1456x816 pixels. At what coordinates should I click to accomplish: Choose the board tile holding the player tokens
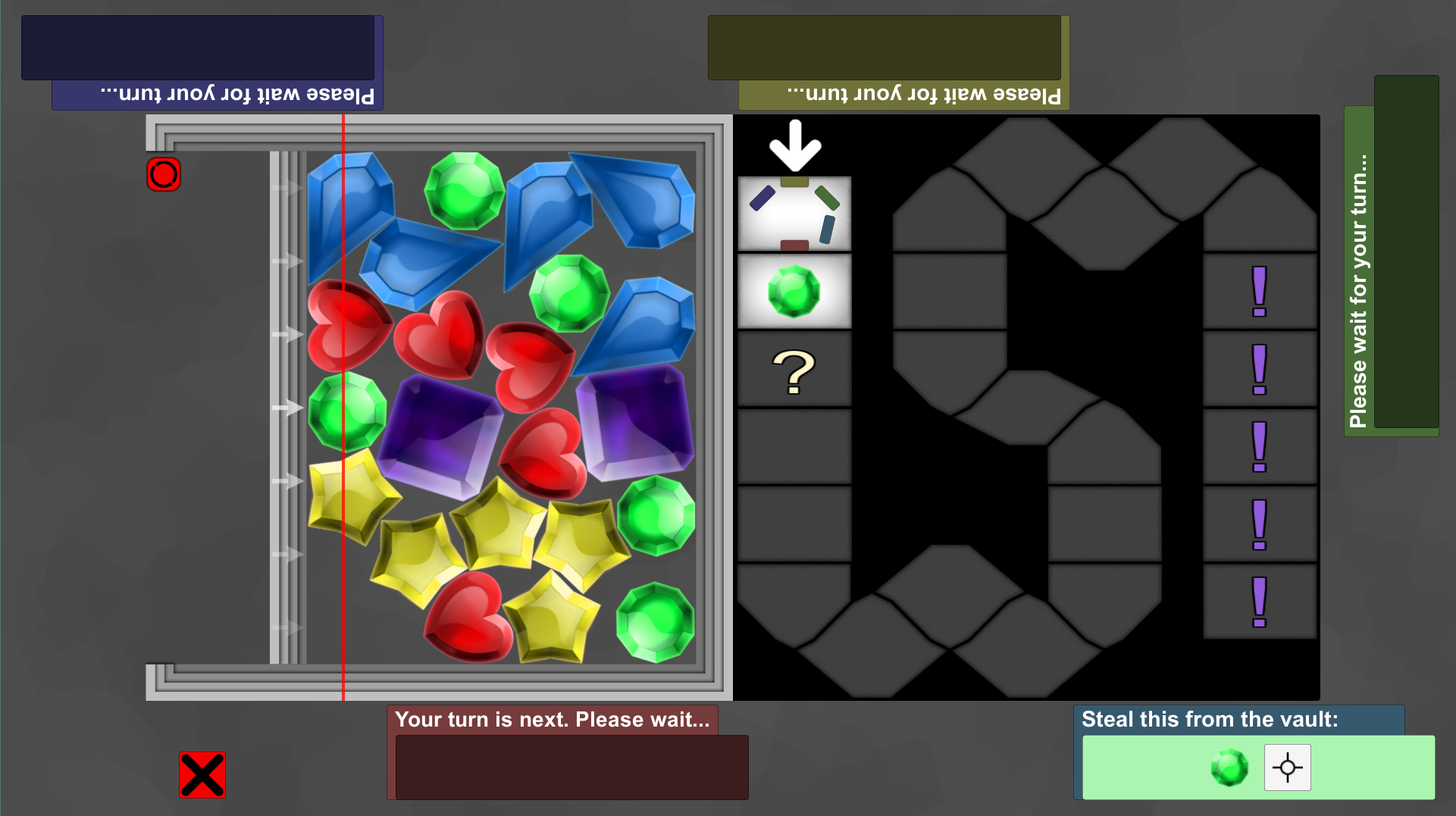(x=794, y=214)
